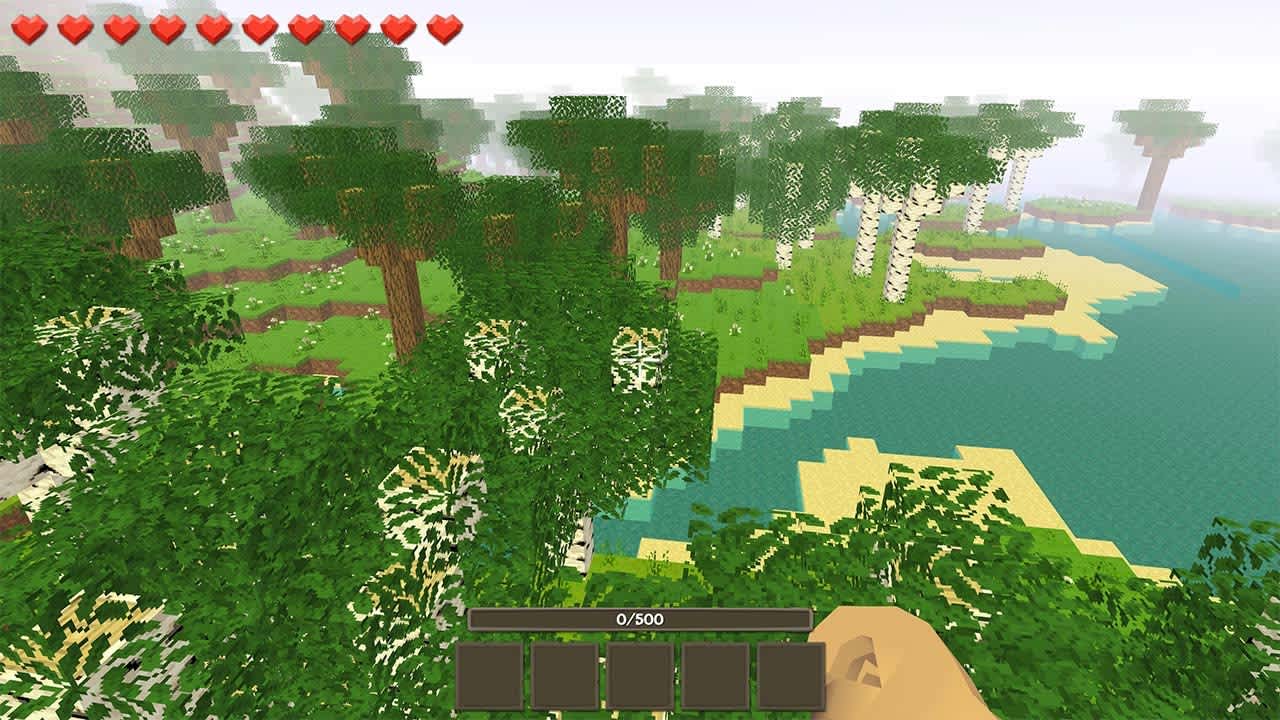Click the crosshair at screen center
Screen dimensions: 1280x720
(640, 360)
